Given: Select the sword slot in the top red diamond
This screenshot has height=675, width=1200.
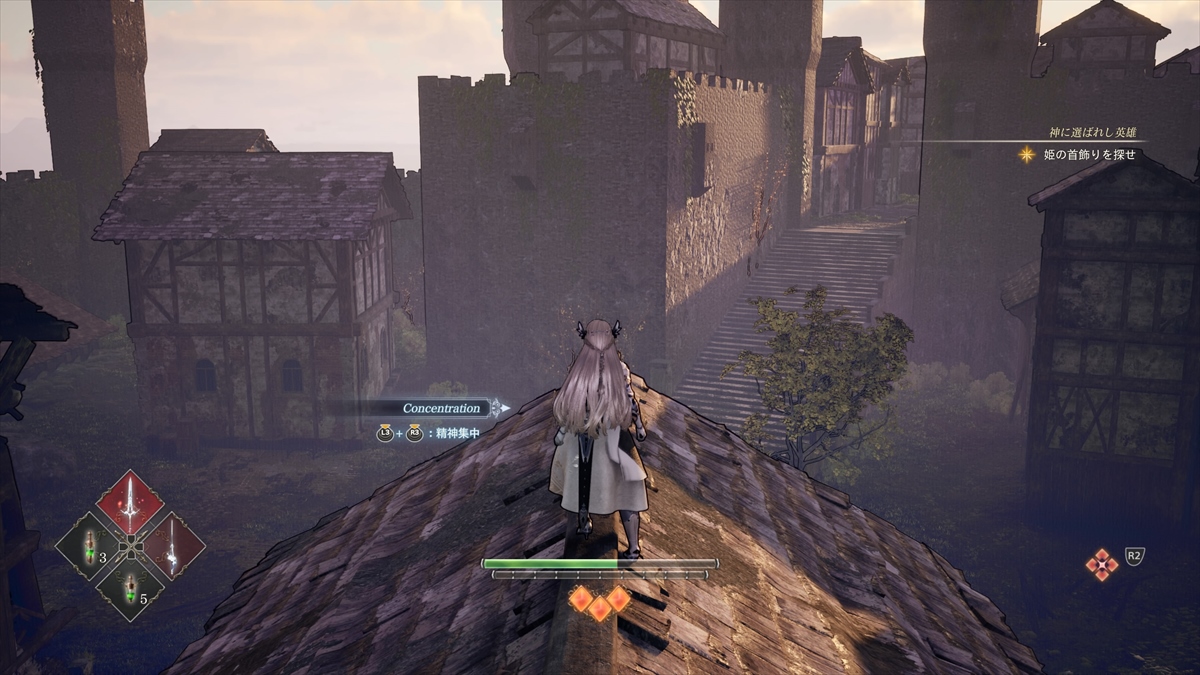Looking at the screenshot, I should pos(129,503).
